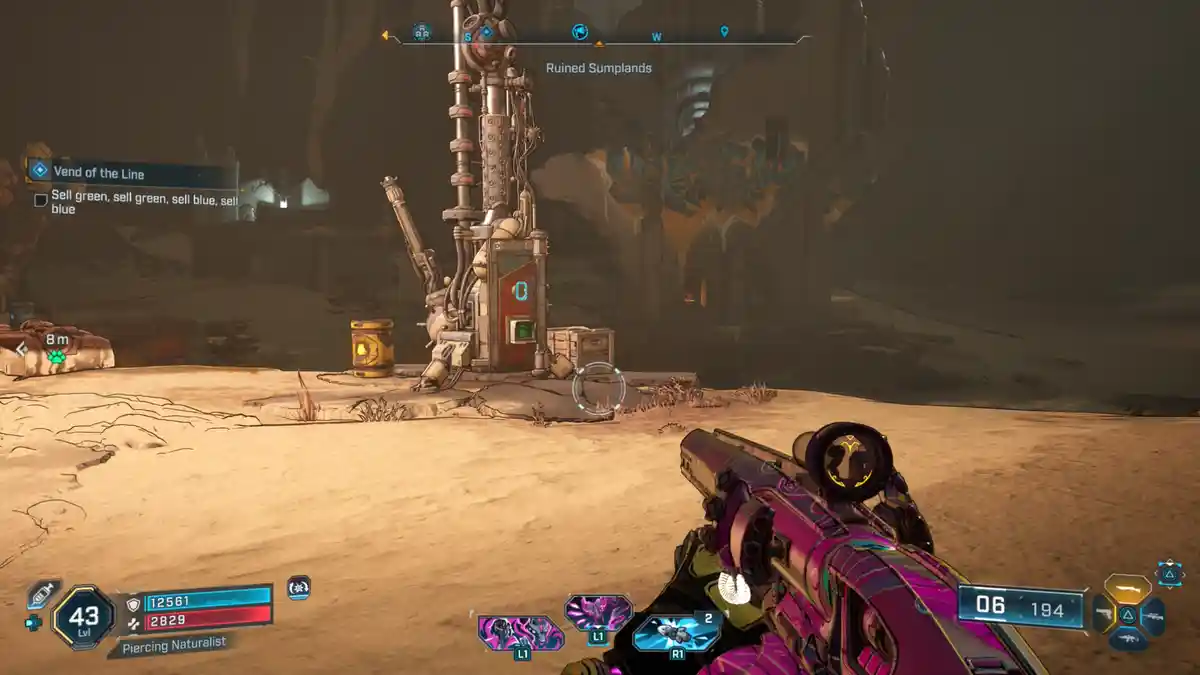Use the blue ordnance ability with count 2
Viewport: 1200px width, 675px height.
point(675,633)
